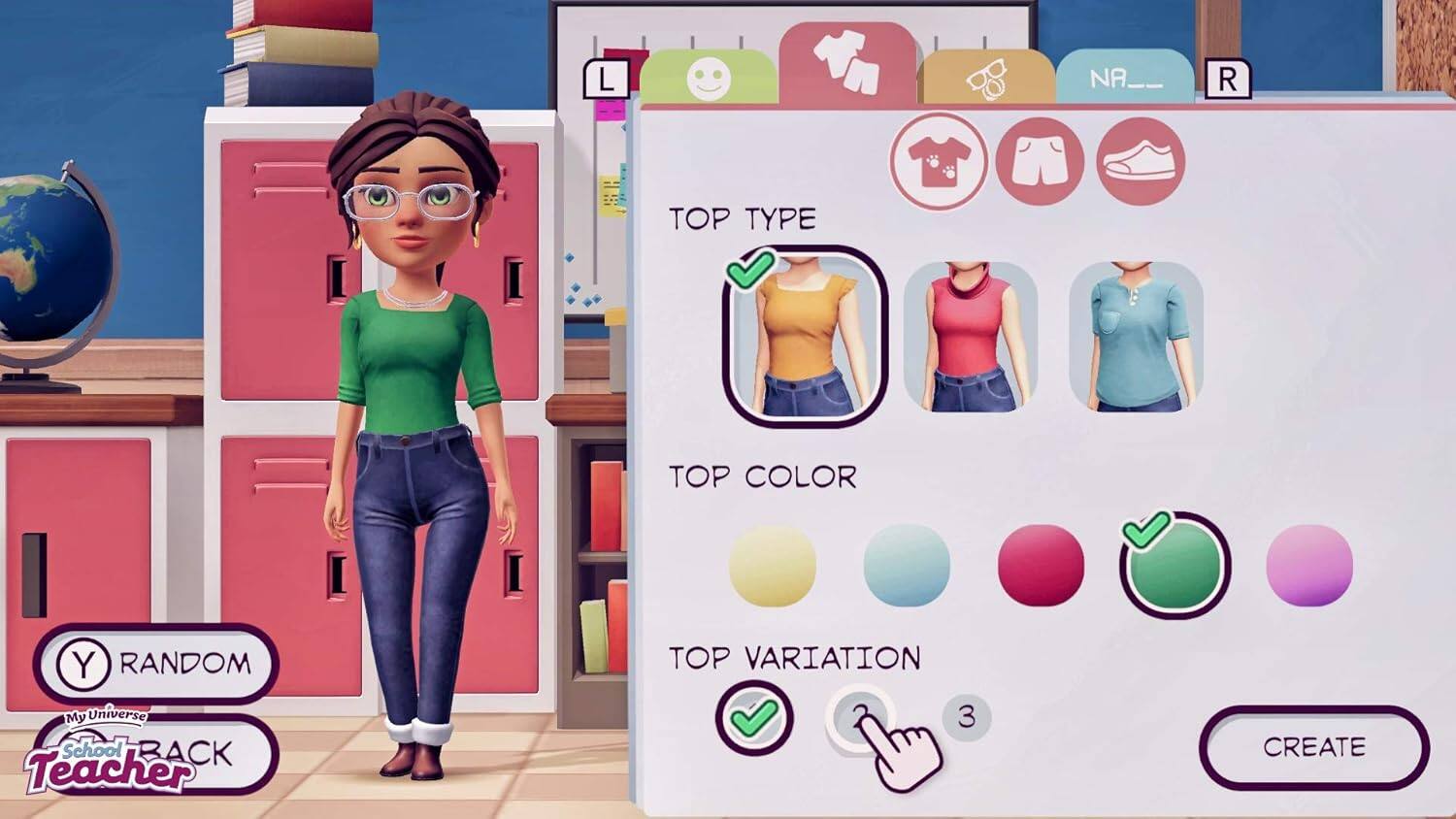Select the yellow top color swatch
Image resolution: width=1456 pixels, height=819 pixels.
click(x=773, y=563)
